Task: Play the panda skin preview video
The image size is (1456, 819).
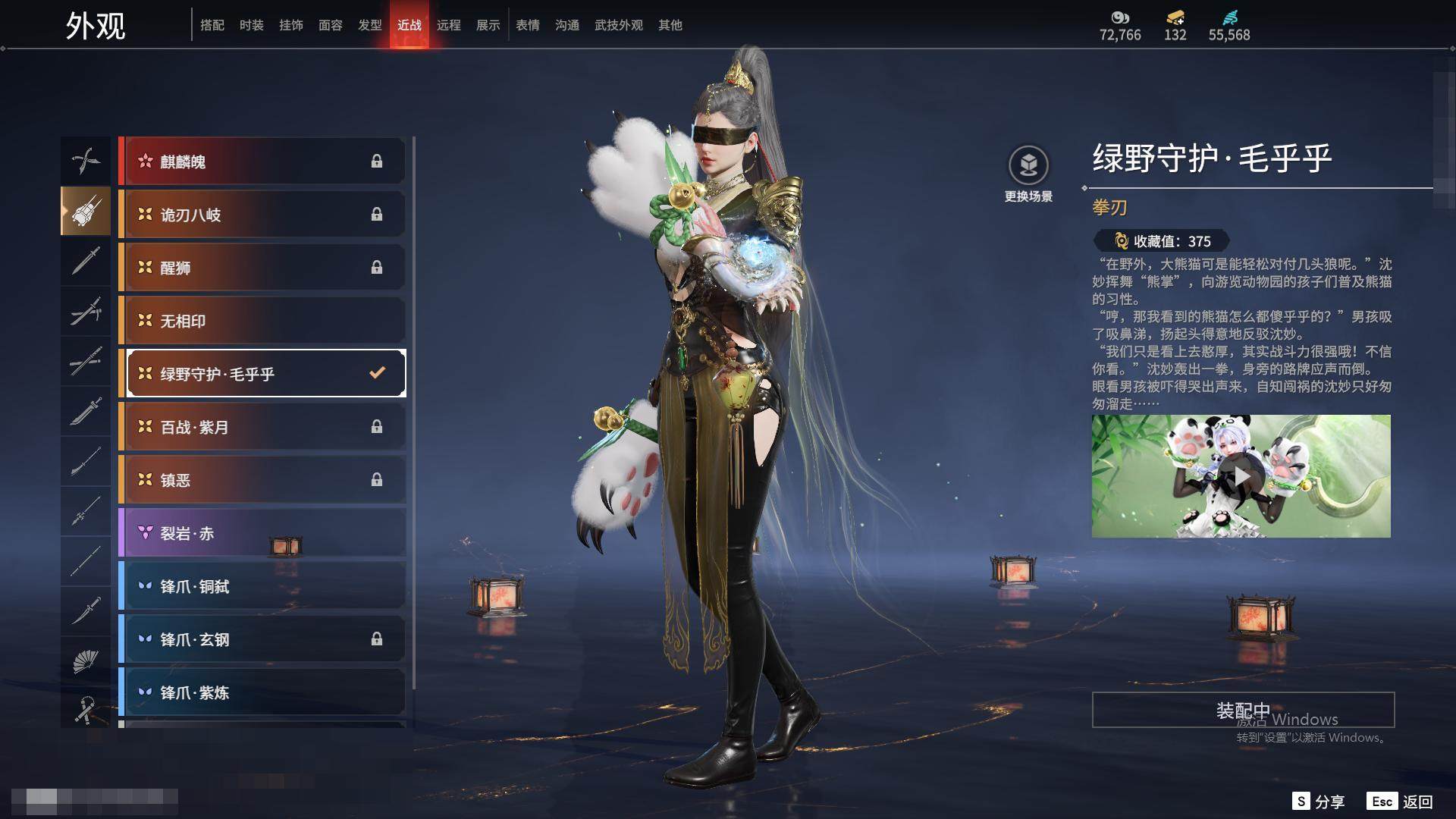Action: coord(1241,476)
